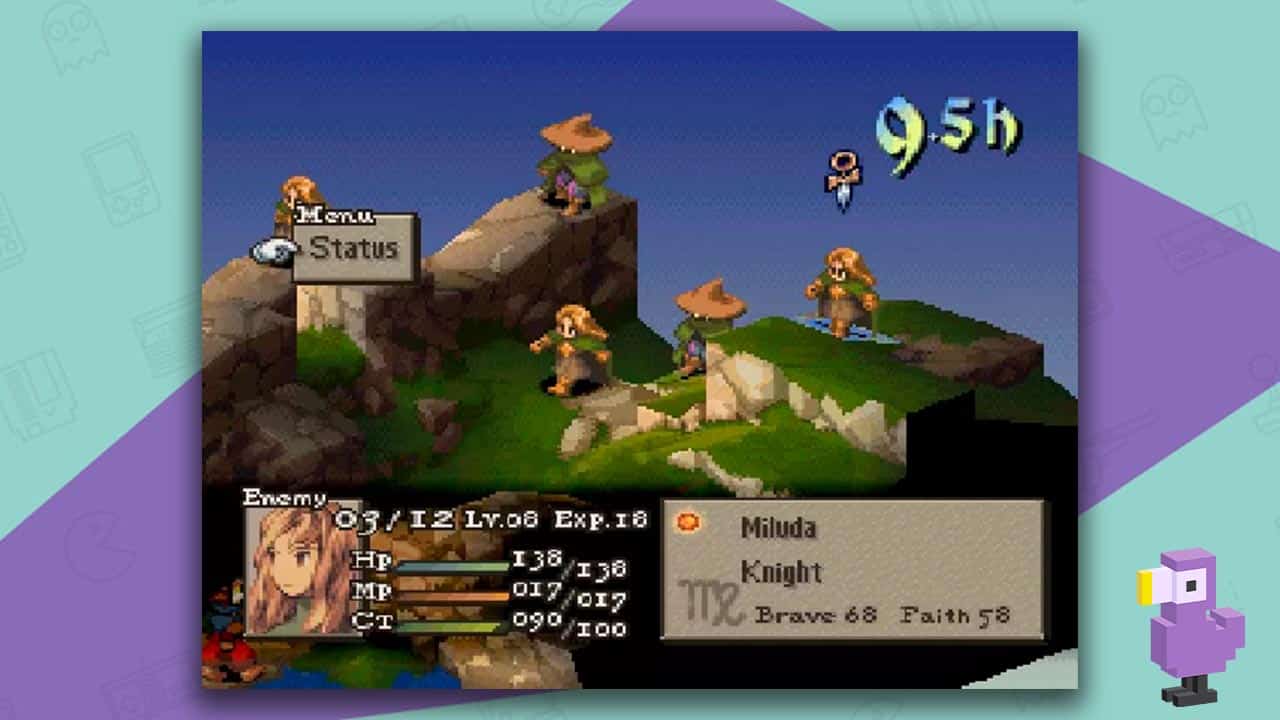Viewport: 1280px width, 720px height.
Task: Click Miluda's name on the info panel
Action: [778, 528]
